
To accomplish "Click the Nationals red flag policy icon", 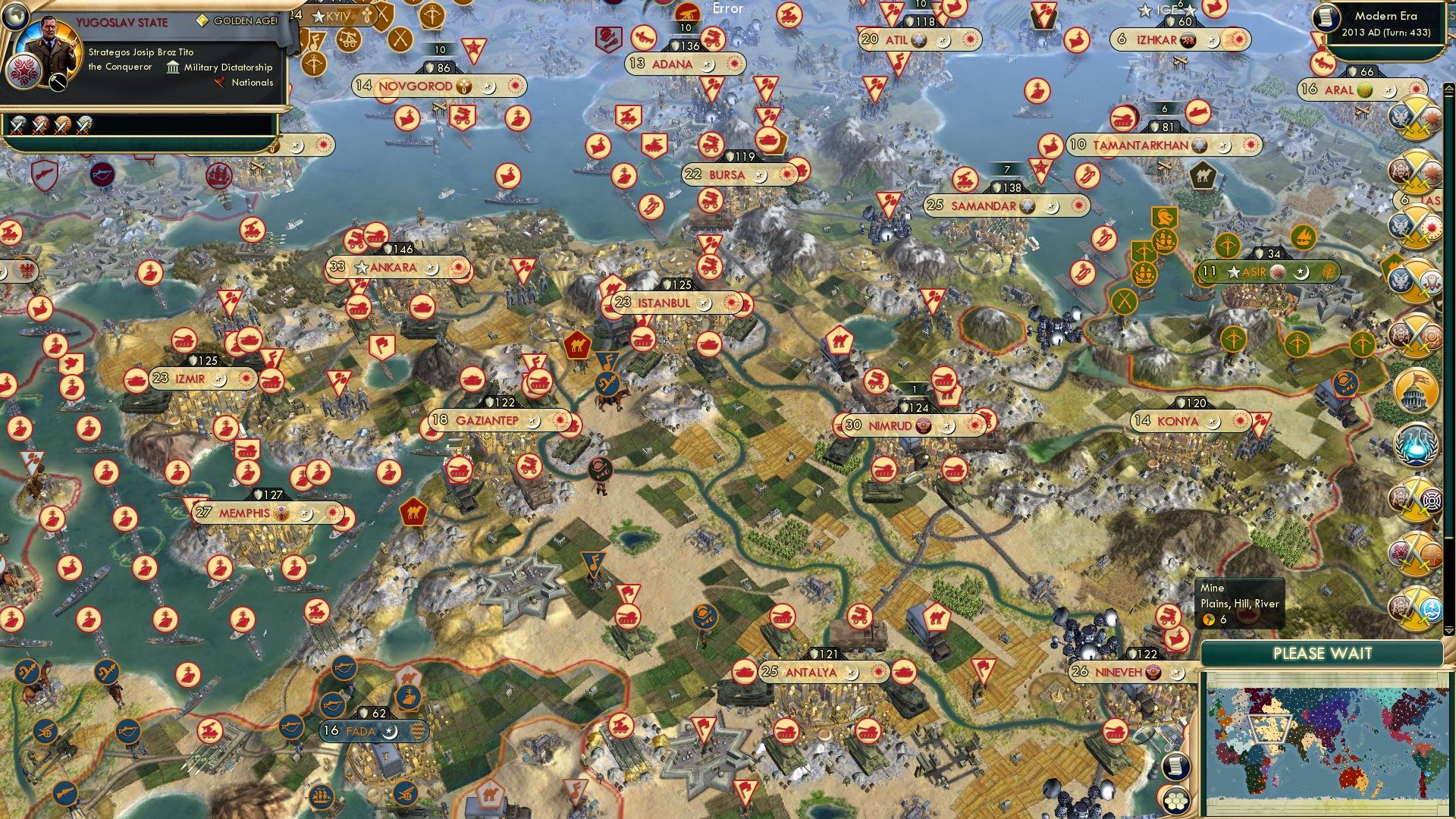I will coord(221,82).
